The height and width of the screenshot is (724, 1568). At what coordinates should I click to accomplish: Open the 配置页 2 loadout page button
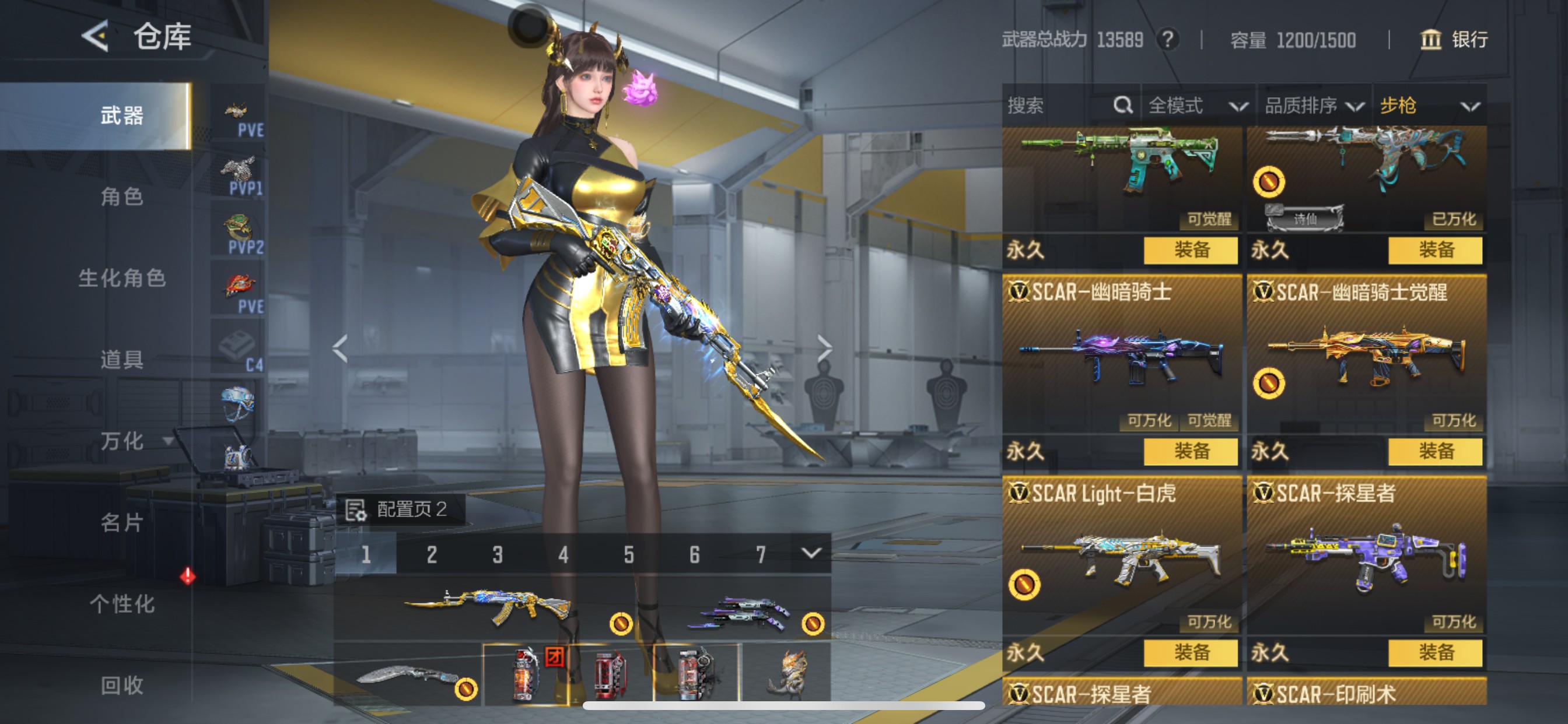401,509
